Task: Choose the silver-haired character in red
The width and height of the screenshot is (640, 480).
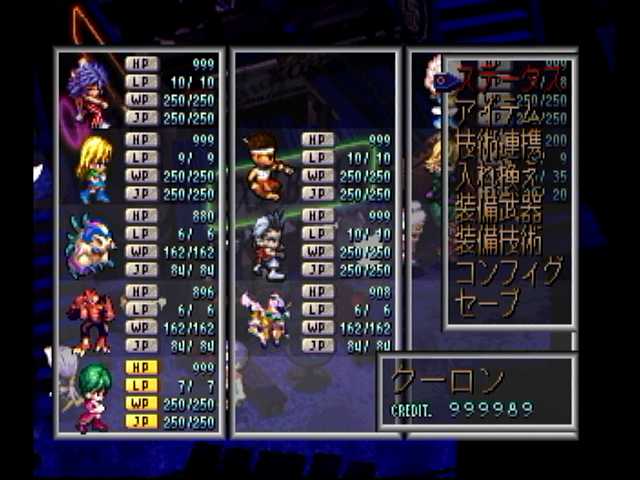Action: 266,245
